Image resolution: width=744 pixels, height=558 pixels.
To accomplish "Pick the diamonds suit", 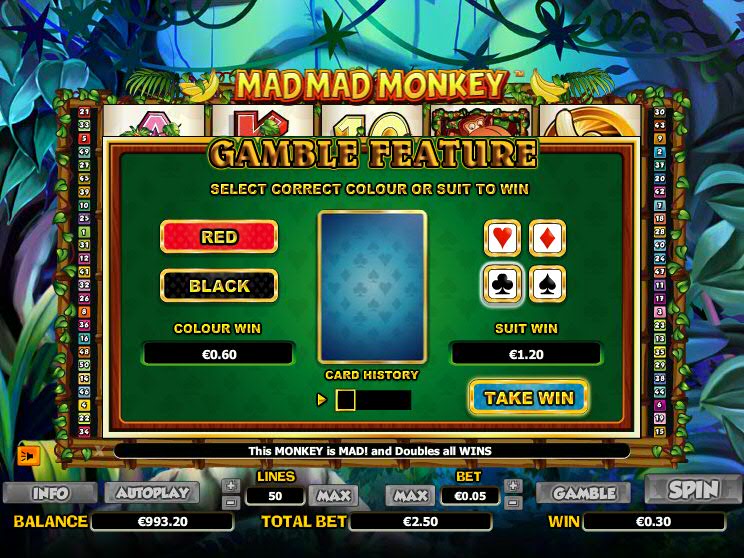I will coord(547,238).
